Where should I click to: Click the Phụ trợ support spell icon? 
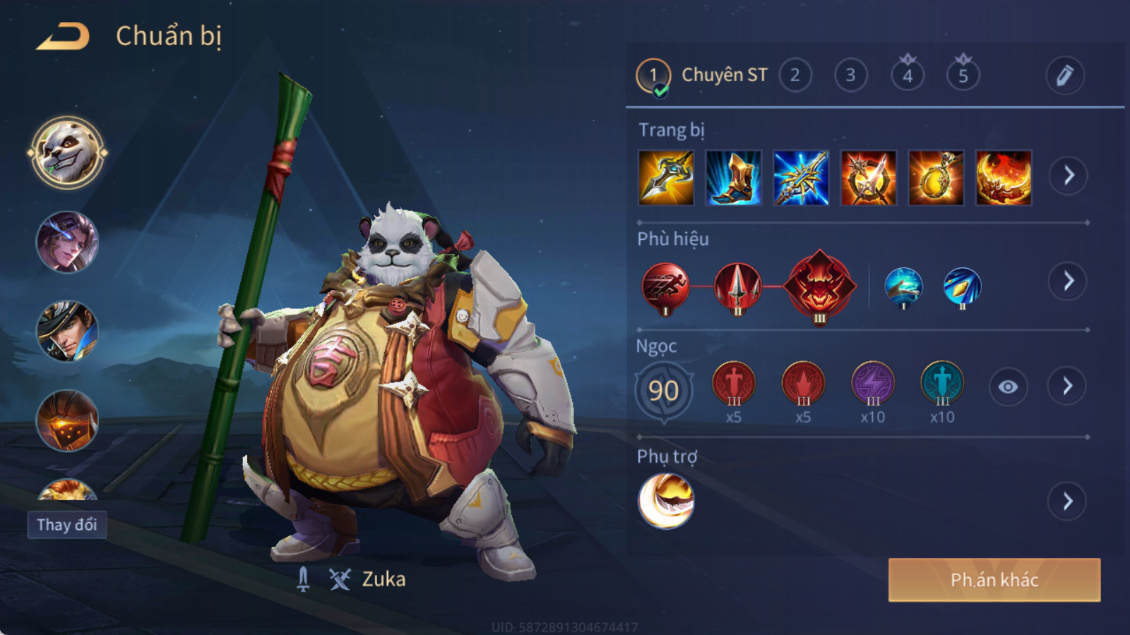[x=666, y=501]
